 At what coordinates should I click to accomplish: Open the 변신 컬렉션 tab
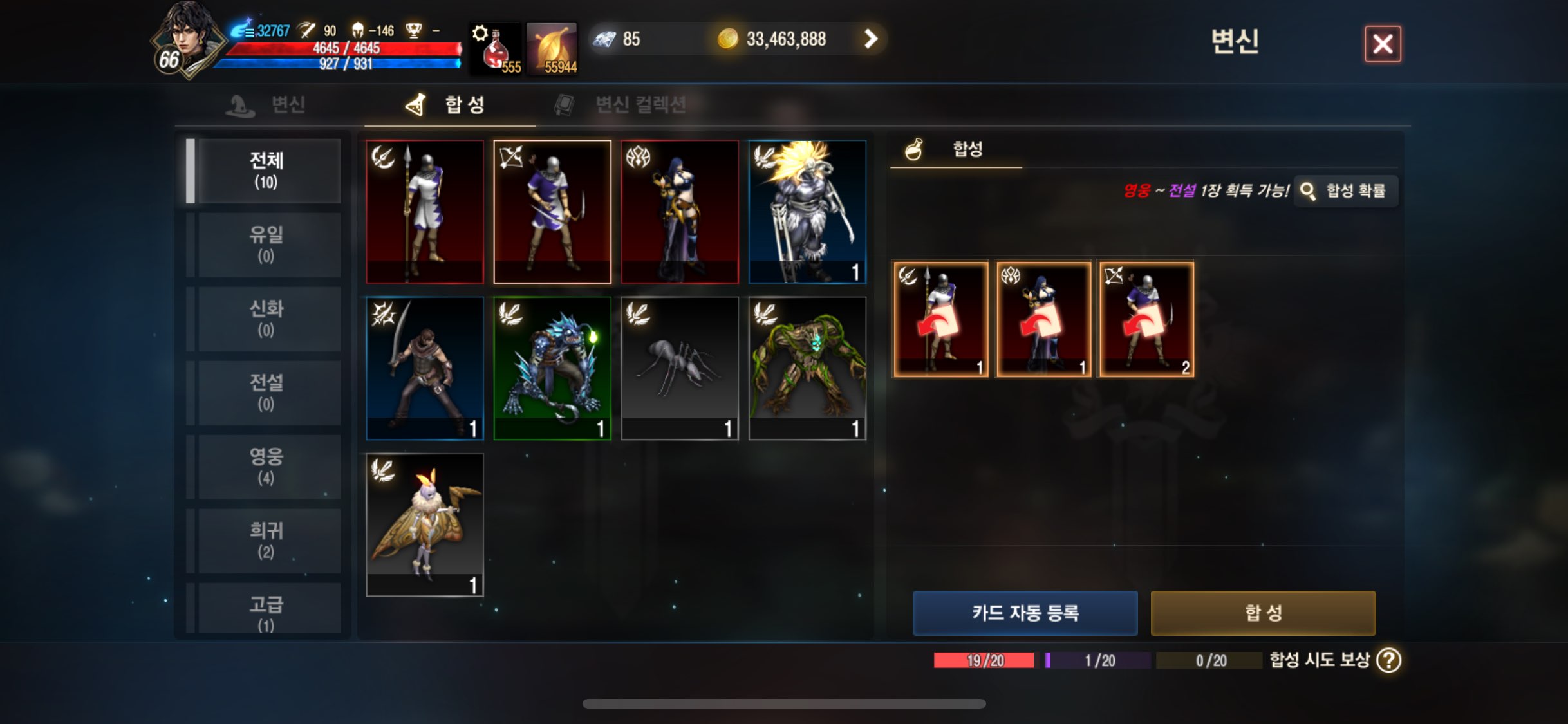pos(621,104)
